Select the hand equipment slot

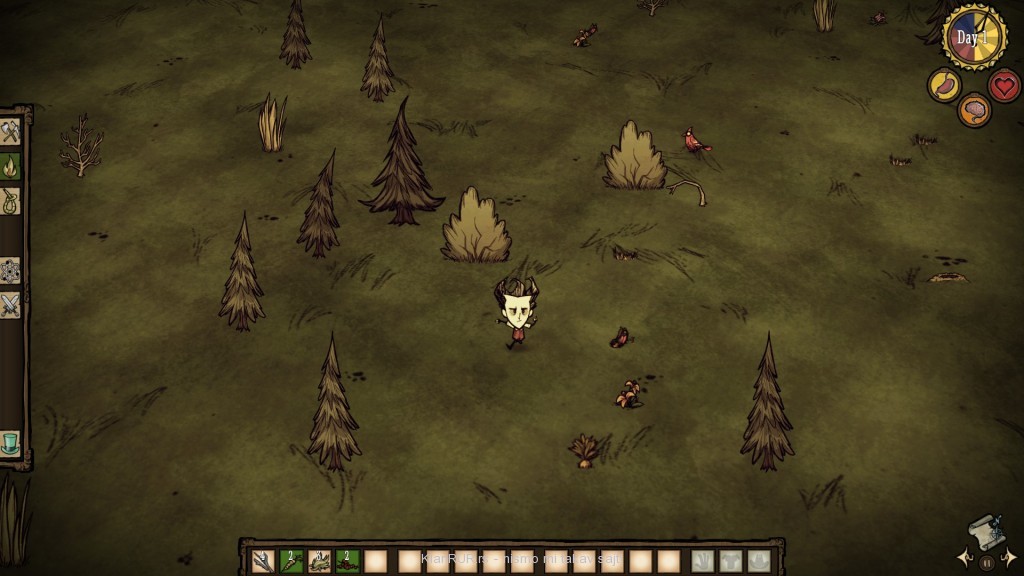704,561
